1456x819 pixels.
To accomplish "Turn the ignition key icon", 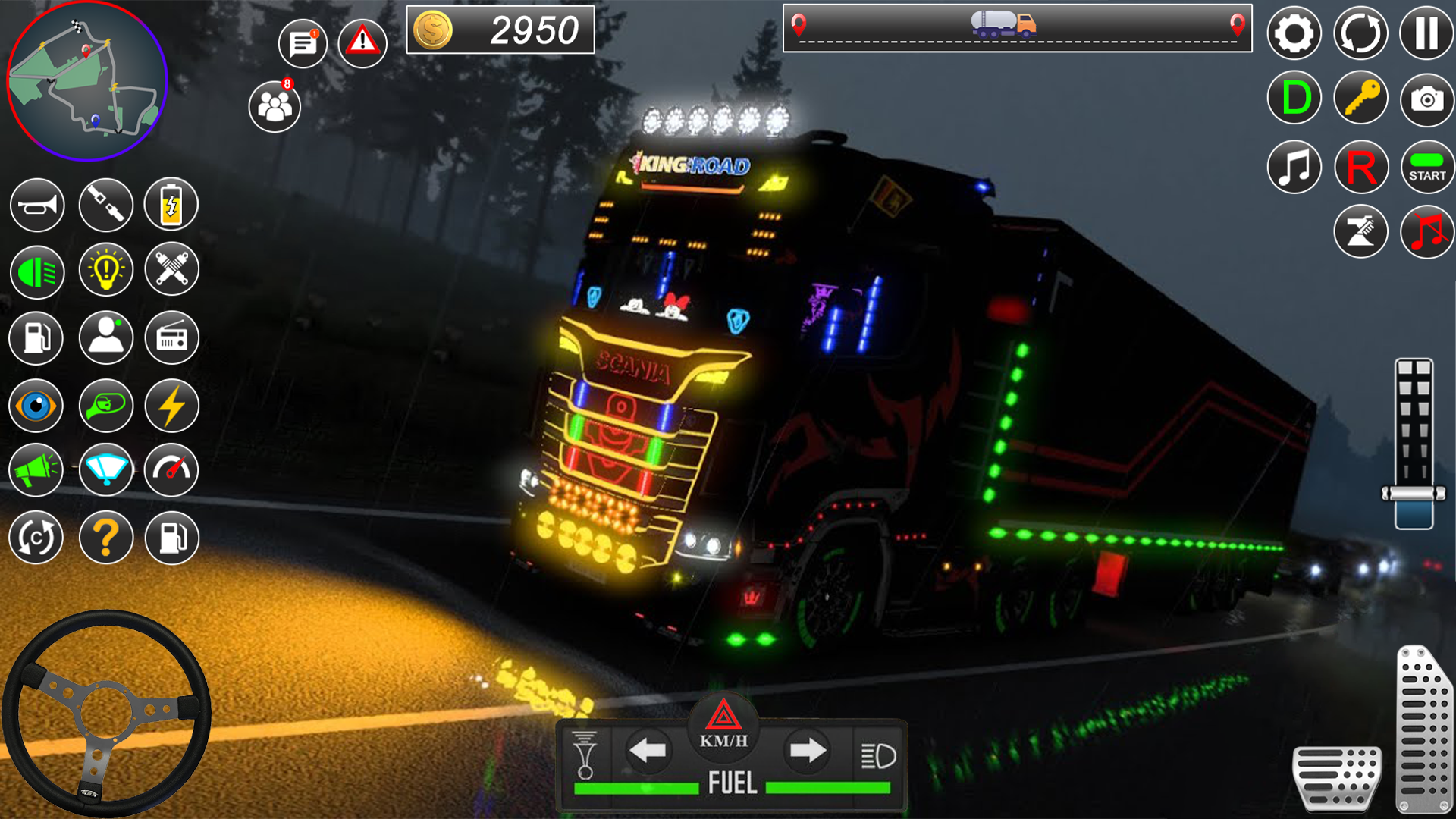I will coord(1360,97).
